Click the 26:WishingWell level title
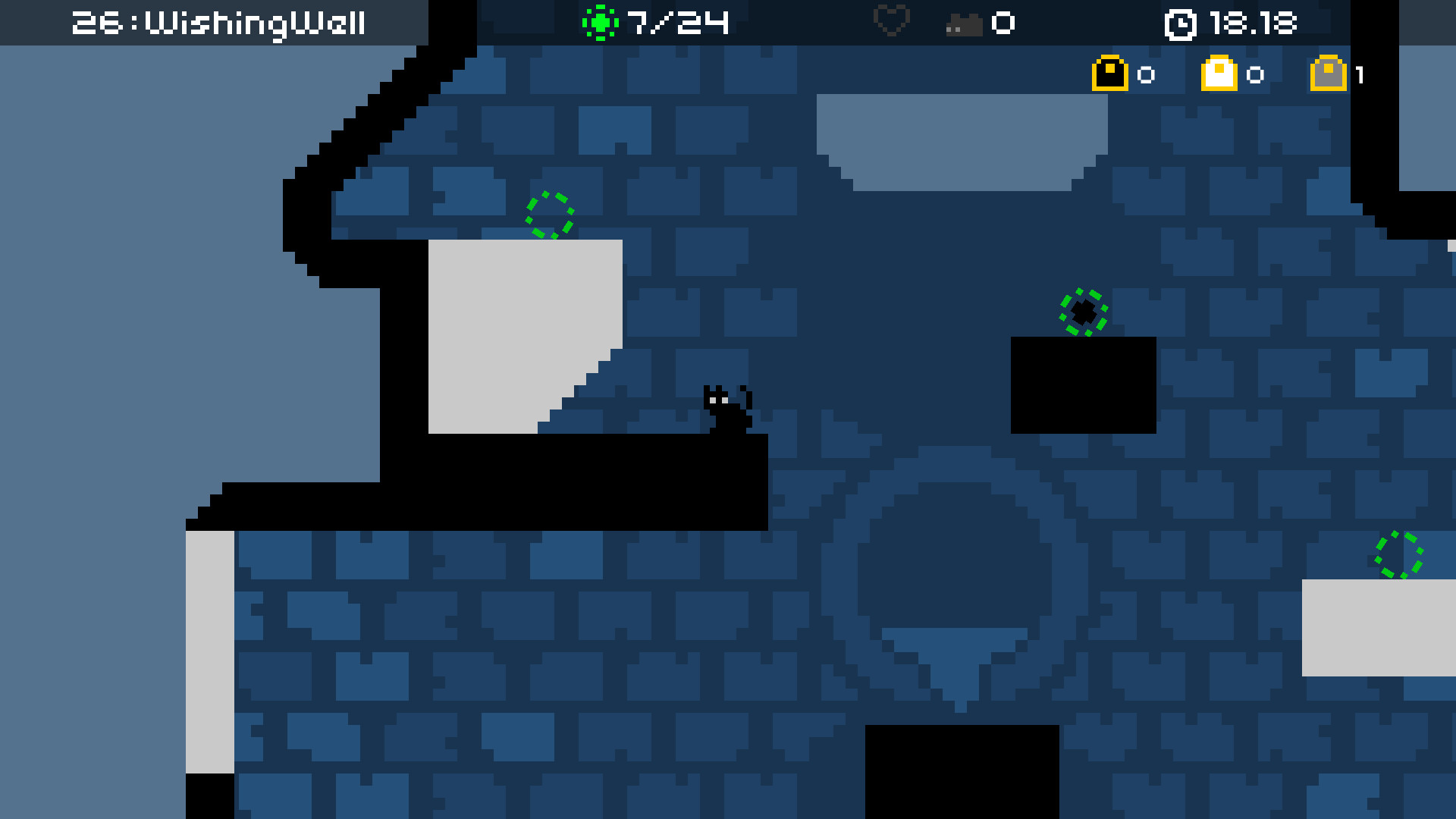The height and width of the screenshot is (819, 1456). point(218,23)
